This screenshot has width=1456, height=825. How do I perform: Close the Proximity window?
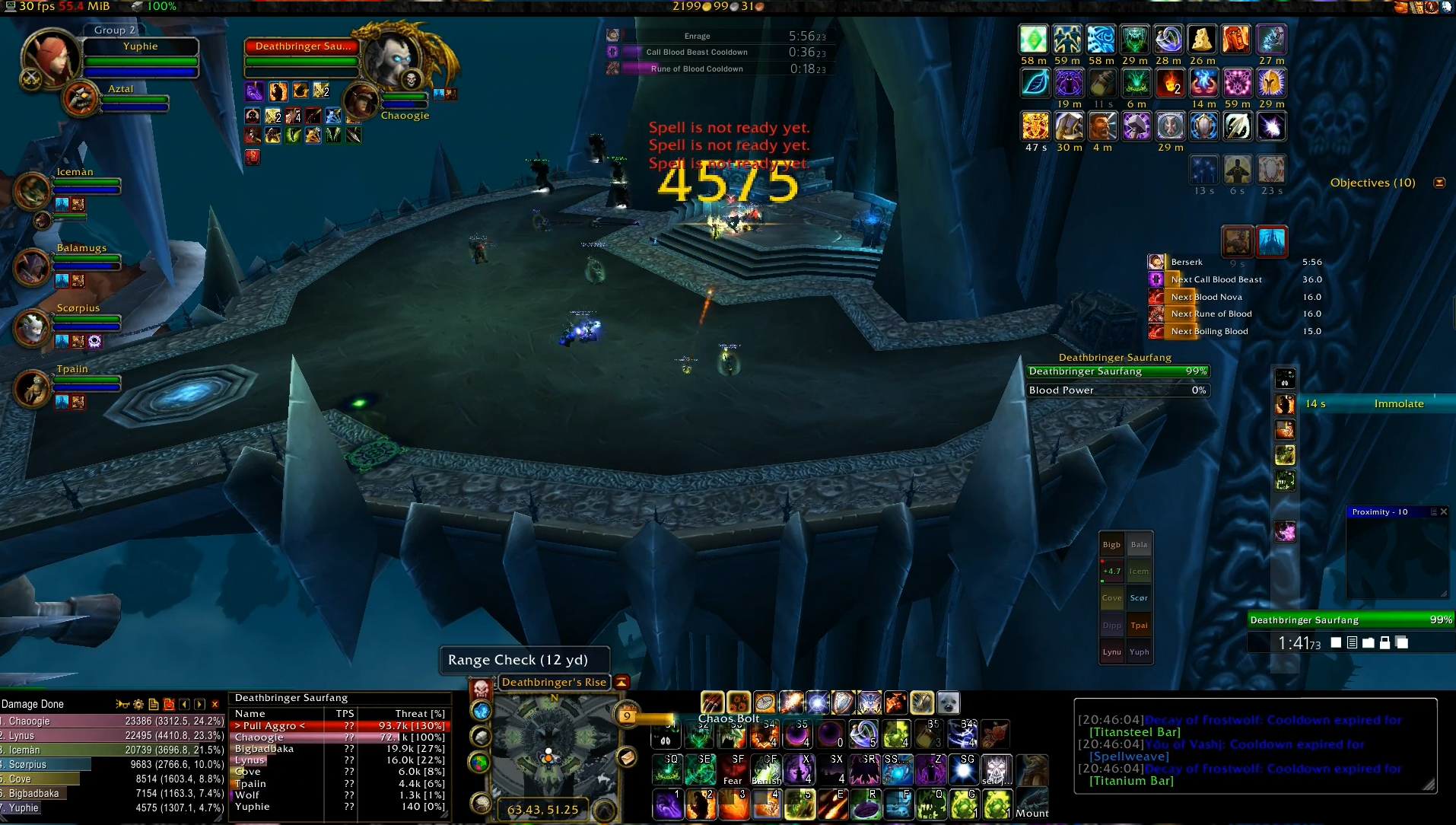coord(1444,512)
